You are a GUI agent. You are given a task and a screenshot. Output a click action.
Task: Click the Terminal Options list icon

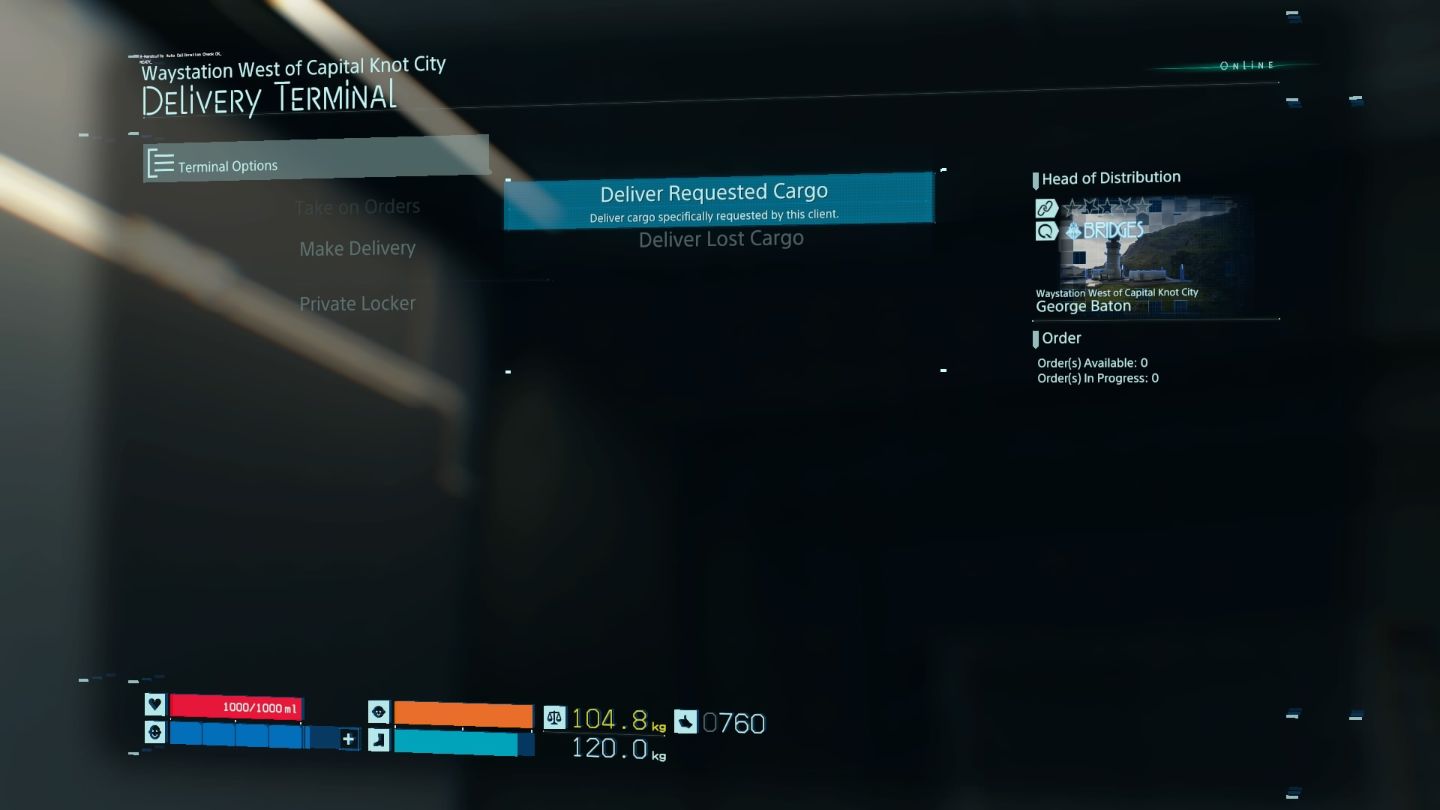161,164
